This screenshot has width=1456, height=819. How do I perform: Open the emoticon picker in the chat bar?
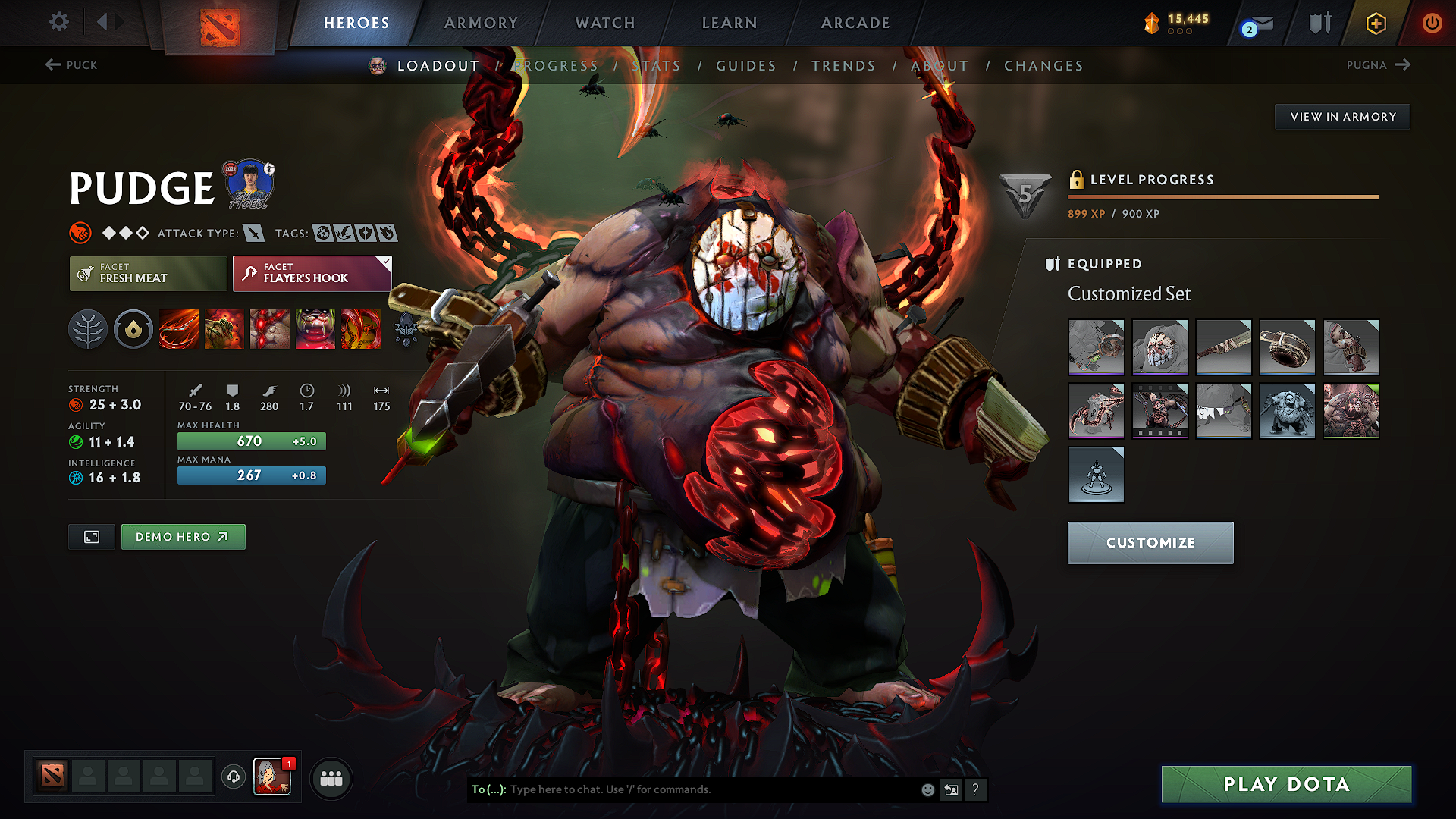tap(927, 789)
